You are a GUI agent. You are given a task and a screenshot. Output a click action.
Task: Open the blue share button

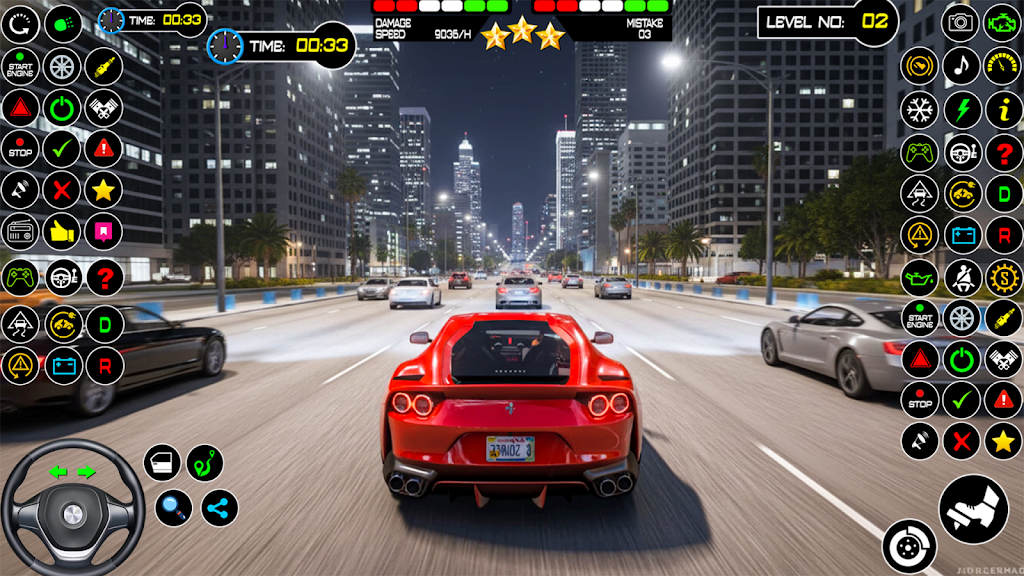220,508
